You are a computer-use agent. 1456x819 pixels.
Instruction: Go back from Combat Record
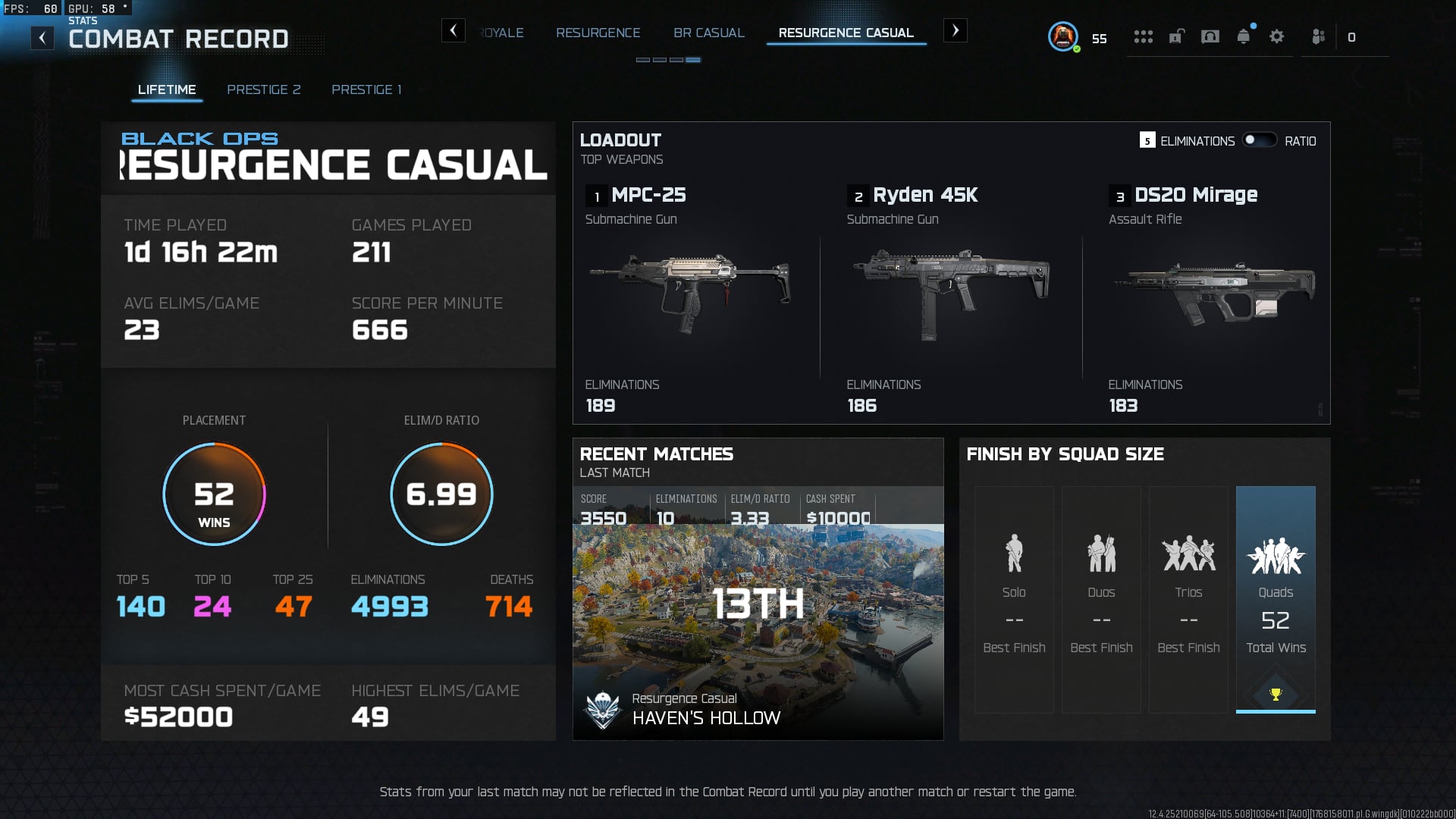pyautogui.click(x=42, y=38)
